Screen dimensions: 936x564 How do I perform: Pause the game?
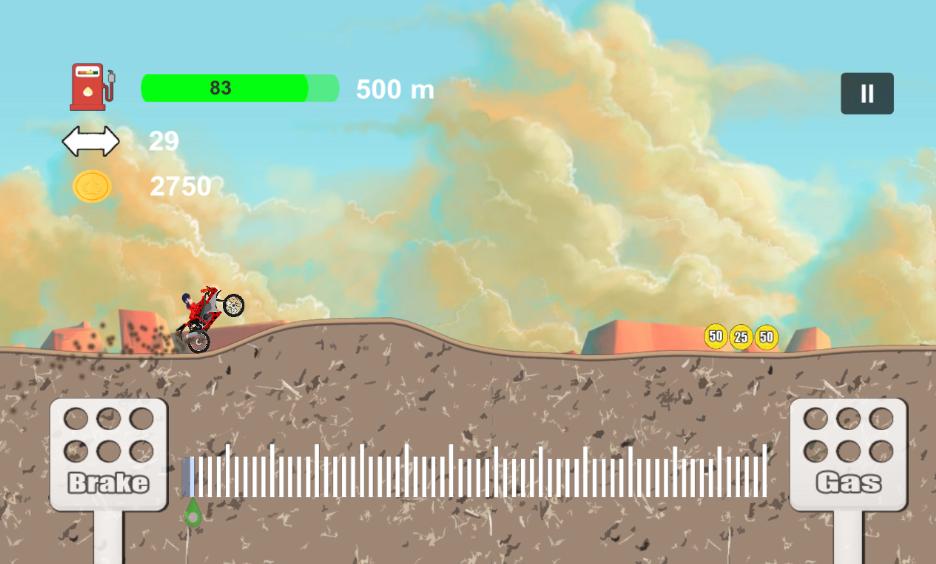(x=867, y=94)
